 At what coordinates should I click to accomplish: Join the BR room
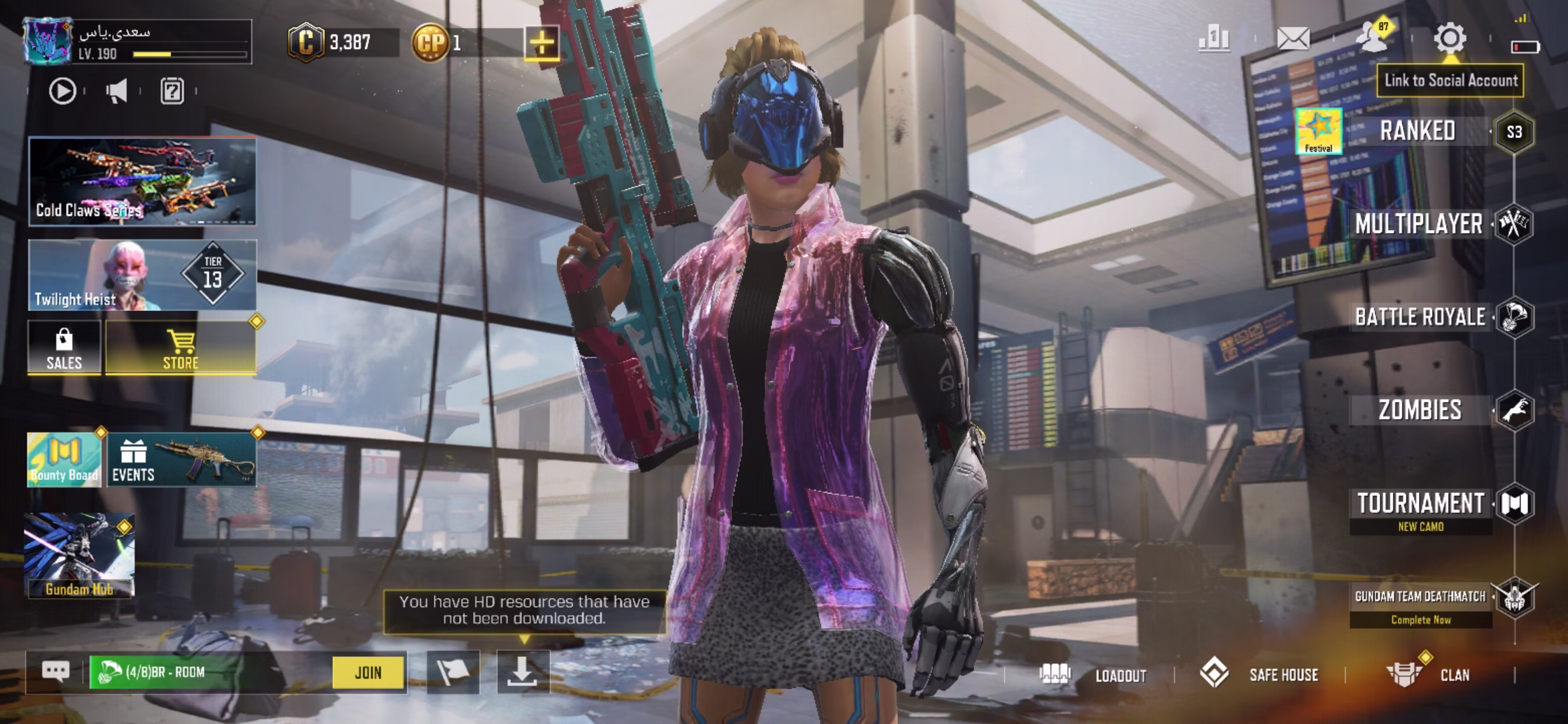pyautogui.click(x=369, y=672)
